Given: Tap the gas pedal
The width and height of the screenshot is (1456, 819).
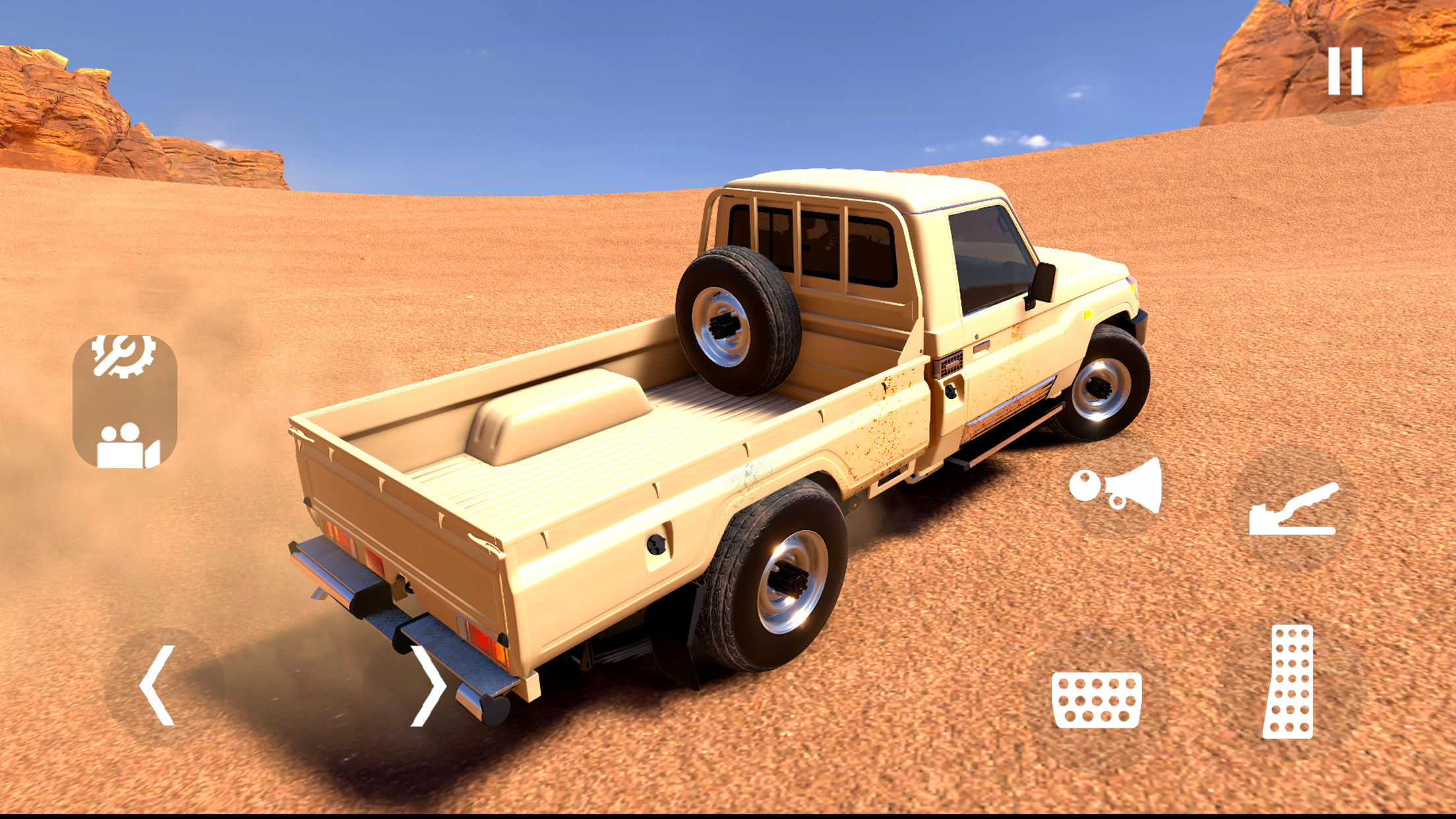Looking at the screenshot, I should [x=1289, y=682].
